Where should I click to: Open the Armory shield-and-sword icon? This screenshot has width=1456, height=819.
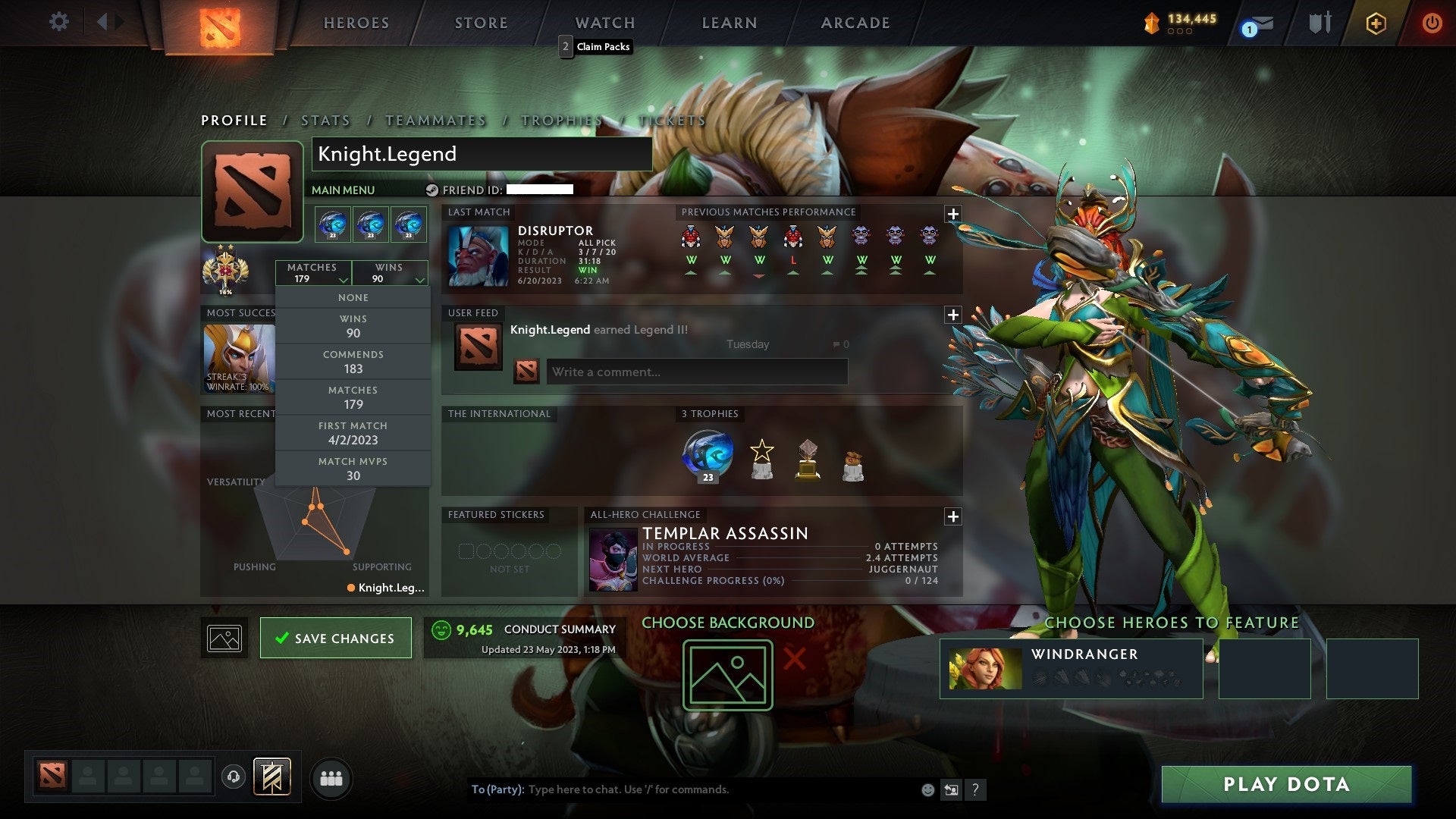[x=1319, y=24]
